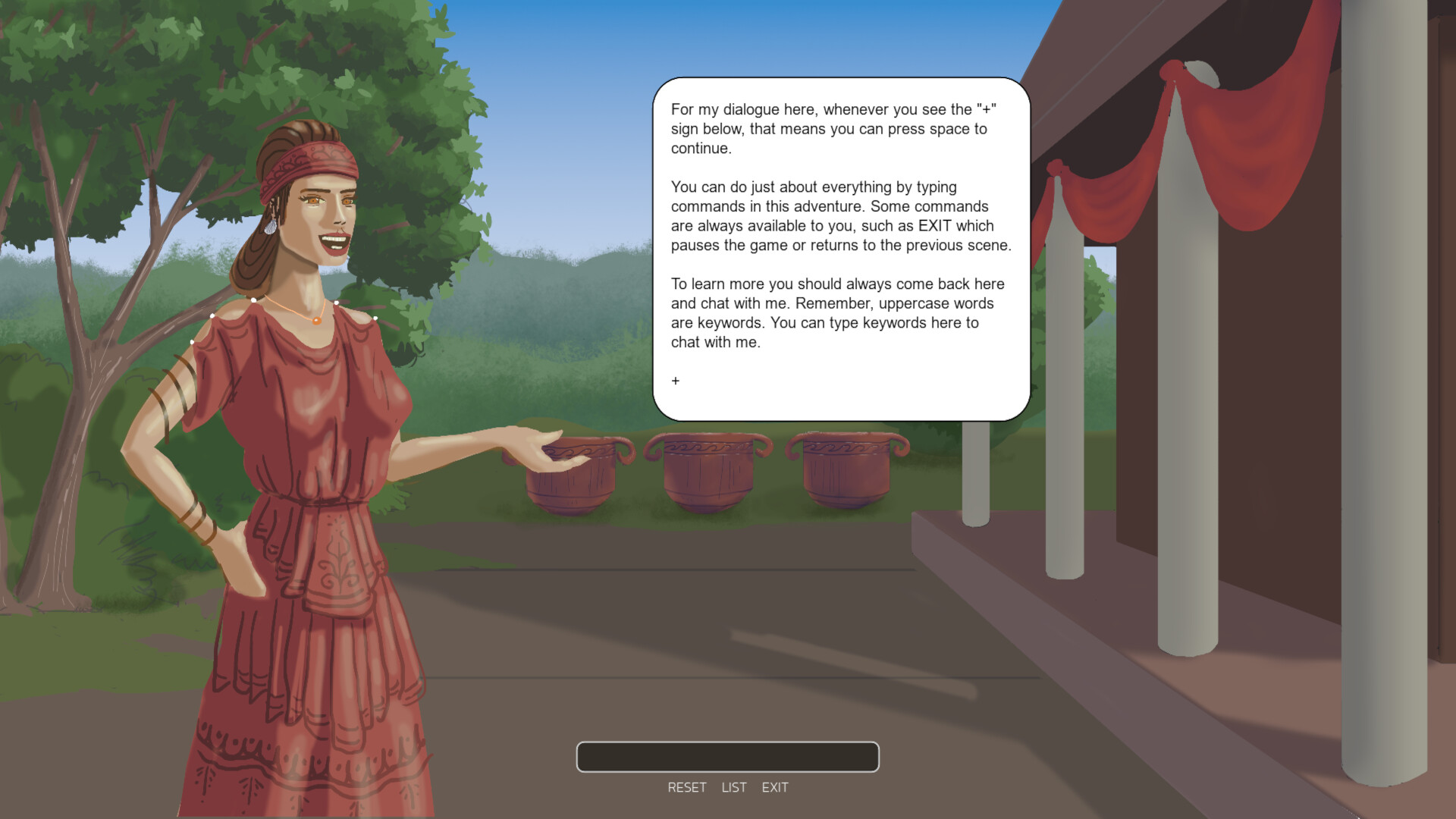Click the EXIT command to pause the game
The height and width of the screenshot is (819, 1456).
pos(775,787)
